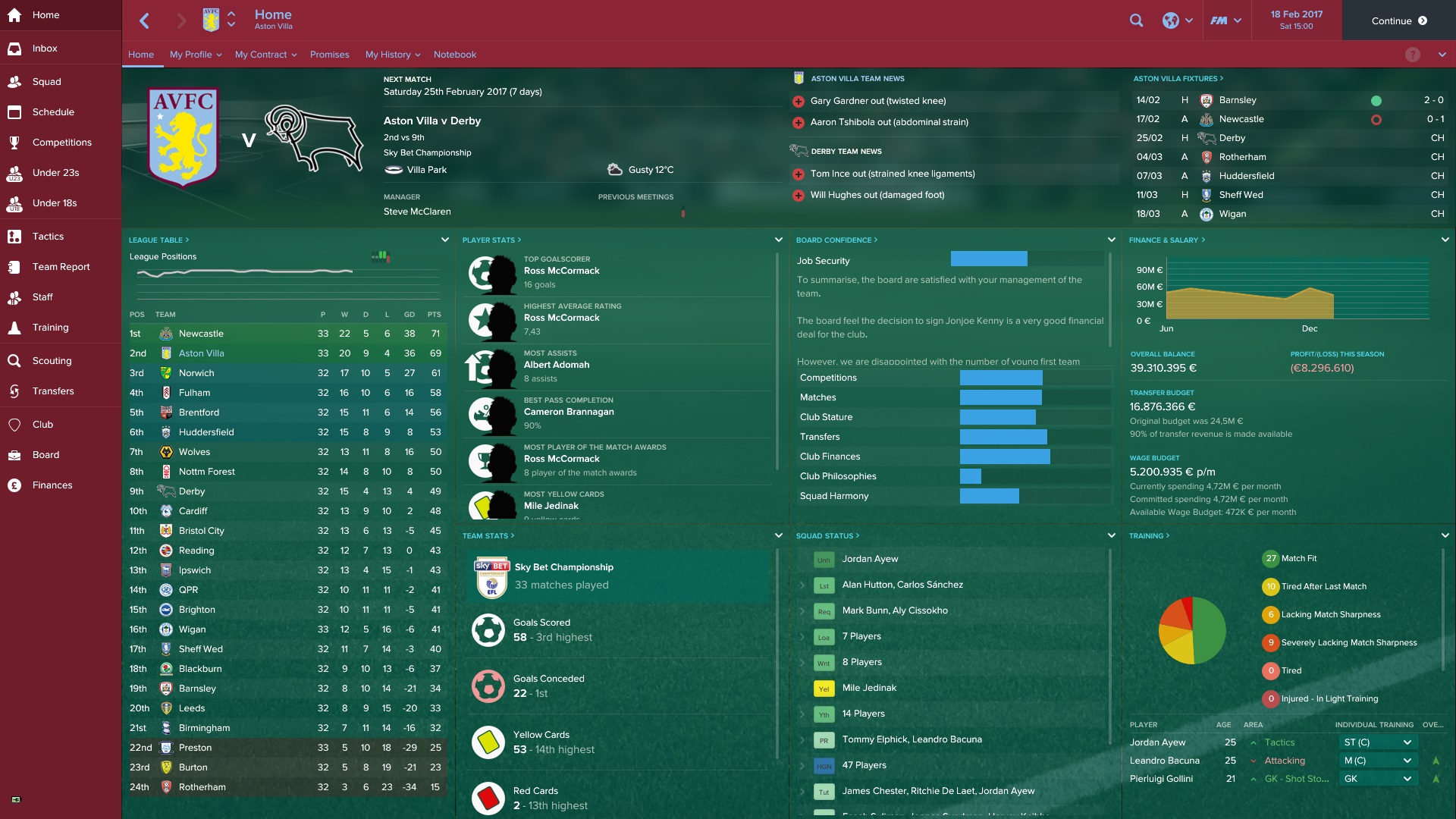Open the Inbox from the sidebar
The image size is (1456, 819).
[x=45, y=49]
